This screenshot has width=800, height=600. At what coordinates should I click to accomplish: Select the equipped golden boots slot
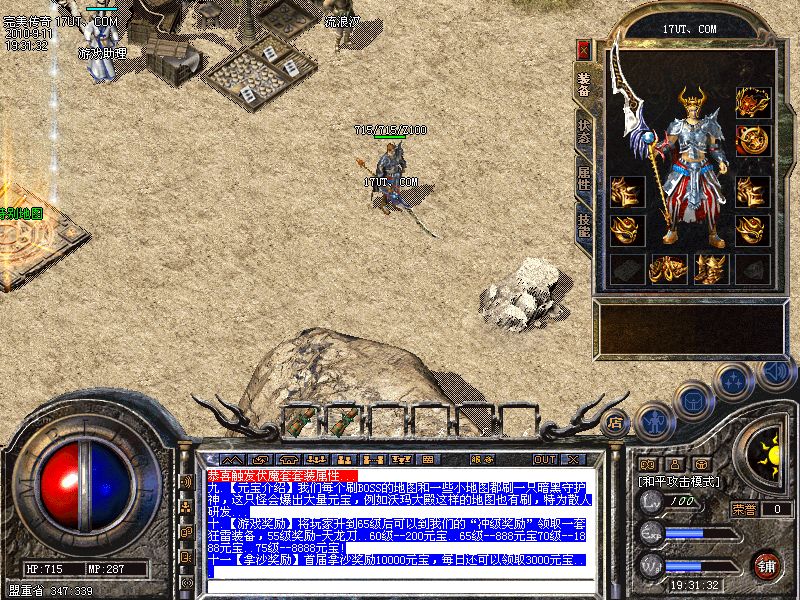coord(711,268)
